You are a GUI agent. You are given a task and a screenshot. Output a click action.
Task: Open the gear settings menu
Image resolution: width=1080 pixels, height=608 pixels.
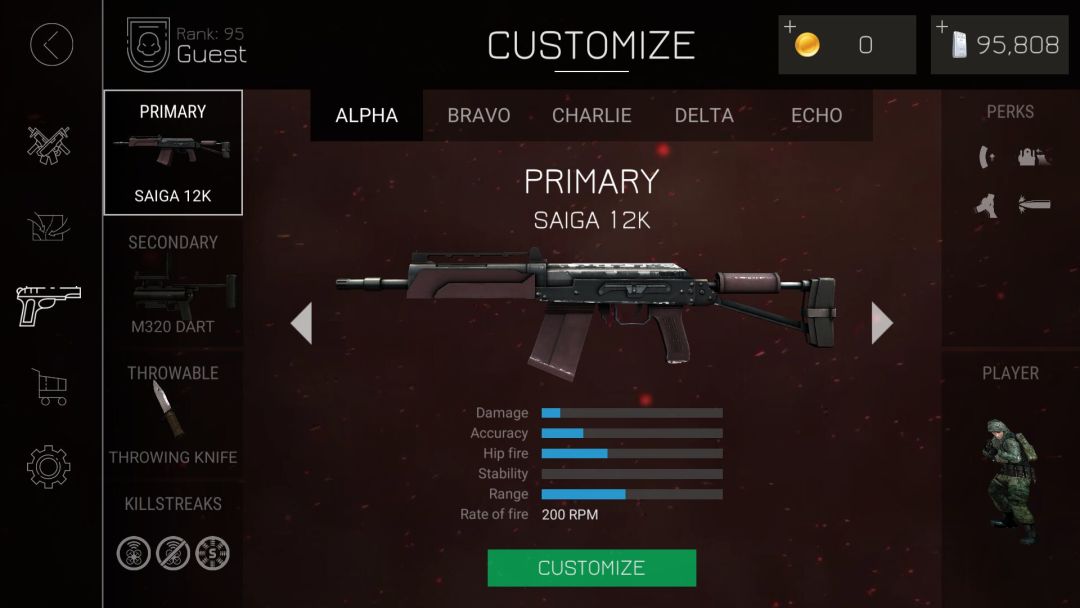point(49,467)
